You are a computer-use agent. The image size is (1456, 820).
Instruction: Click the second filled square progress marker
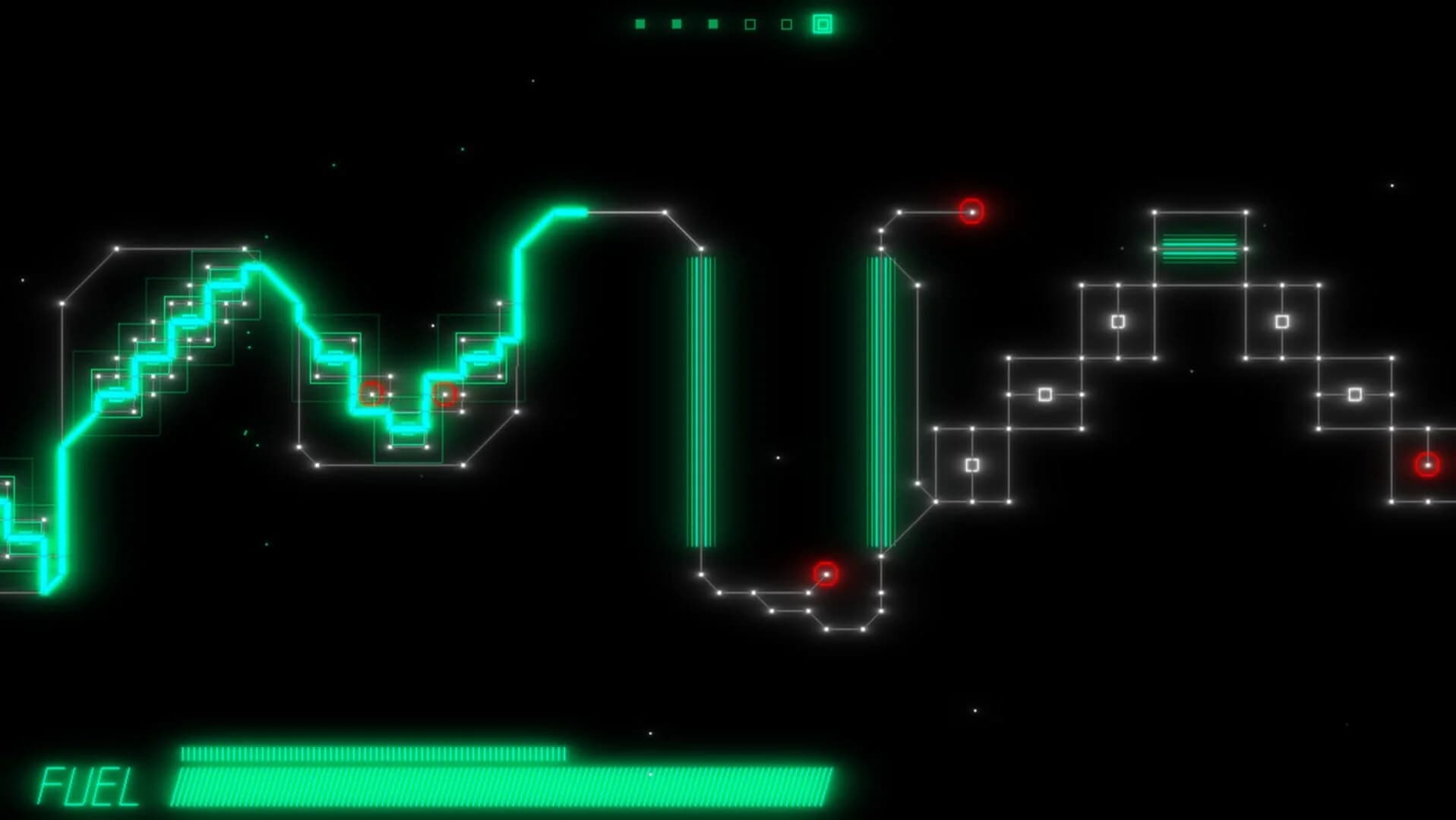click(x=675, y=24)
